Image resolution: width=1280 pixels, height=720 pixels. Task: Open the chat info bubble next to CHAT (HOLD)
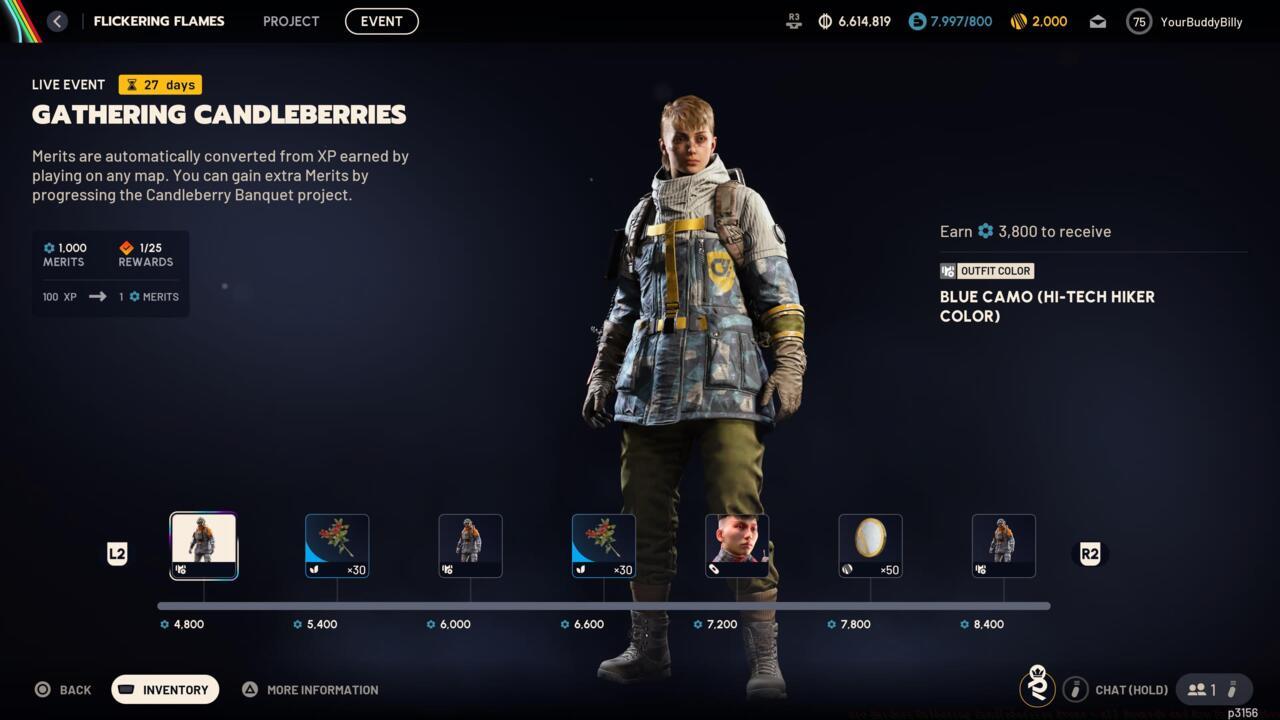click(x=1076, y=689)
